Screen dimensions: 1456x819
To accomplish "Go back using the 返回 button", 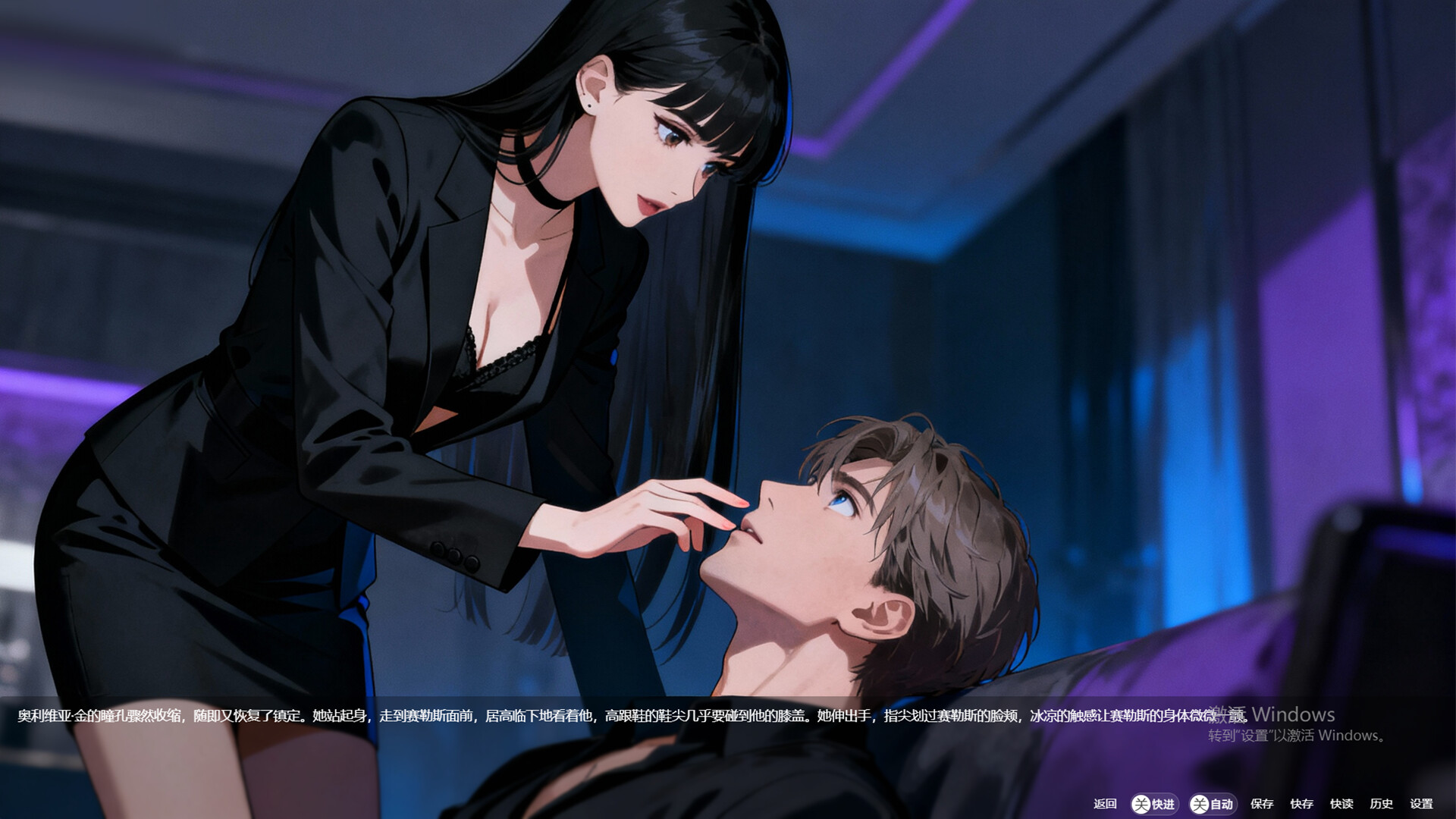I will point(1106,803).
